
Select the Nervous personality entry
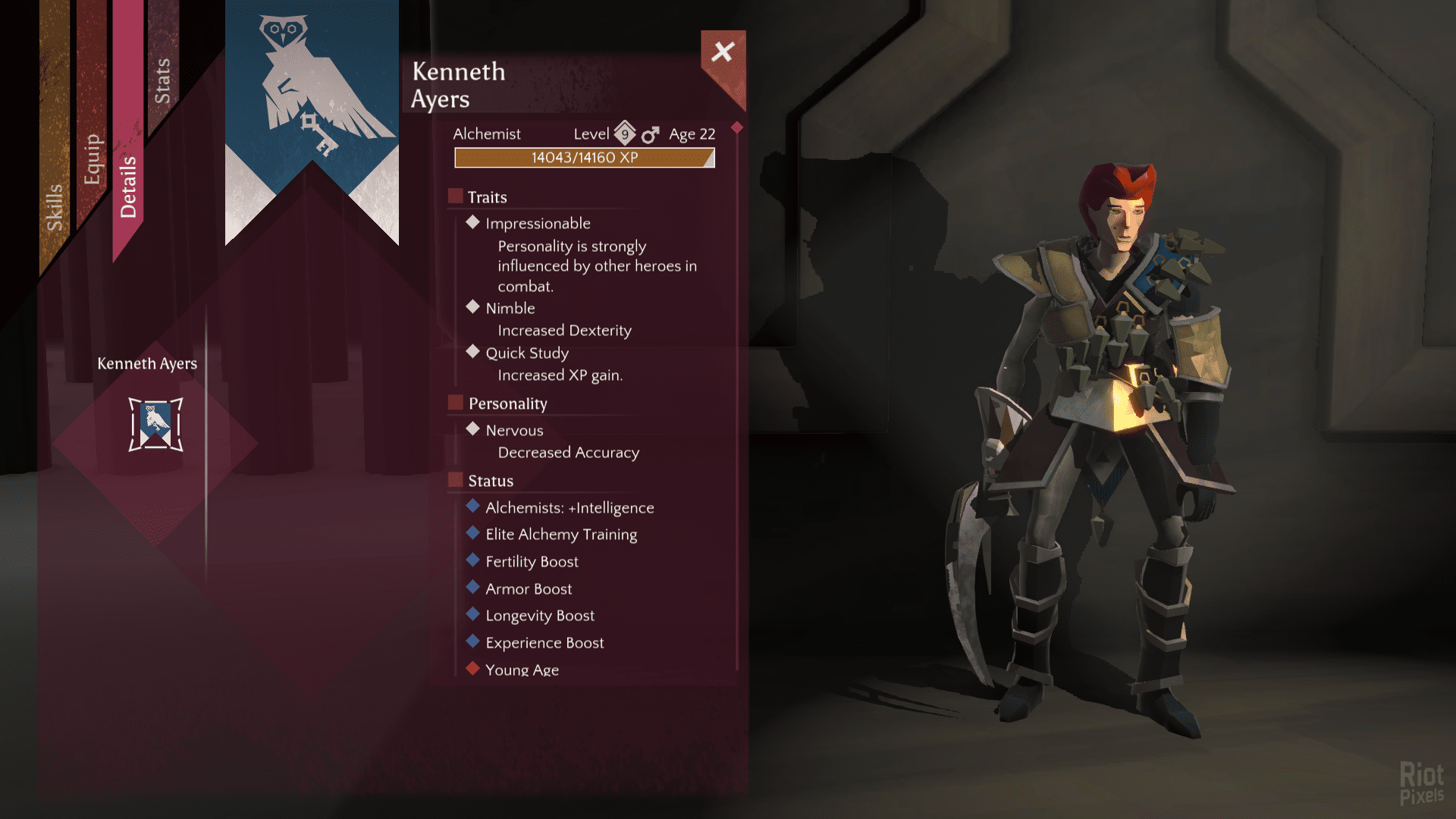click(514, 431)
